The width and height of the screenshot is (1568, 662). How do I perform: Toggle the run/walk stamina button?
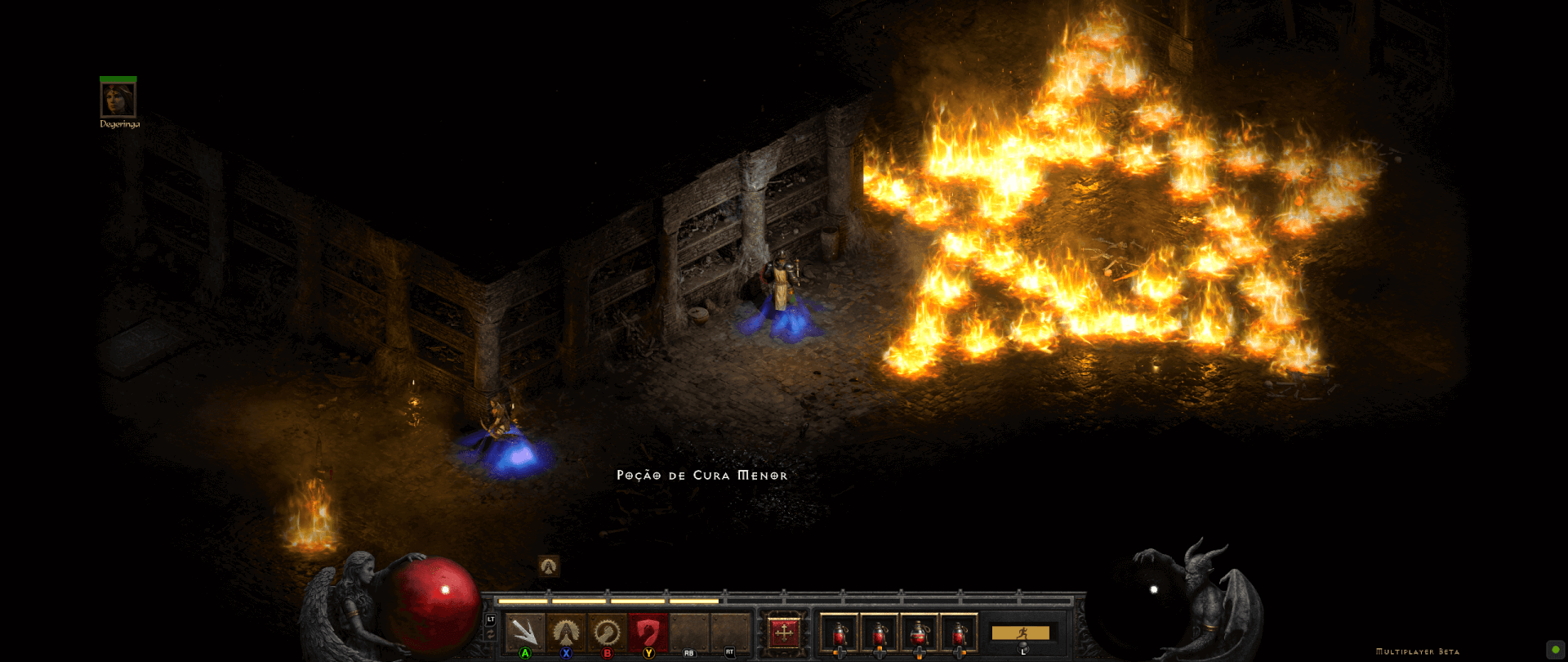coord(1020,633)
